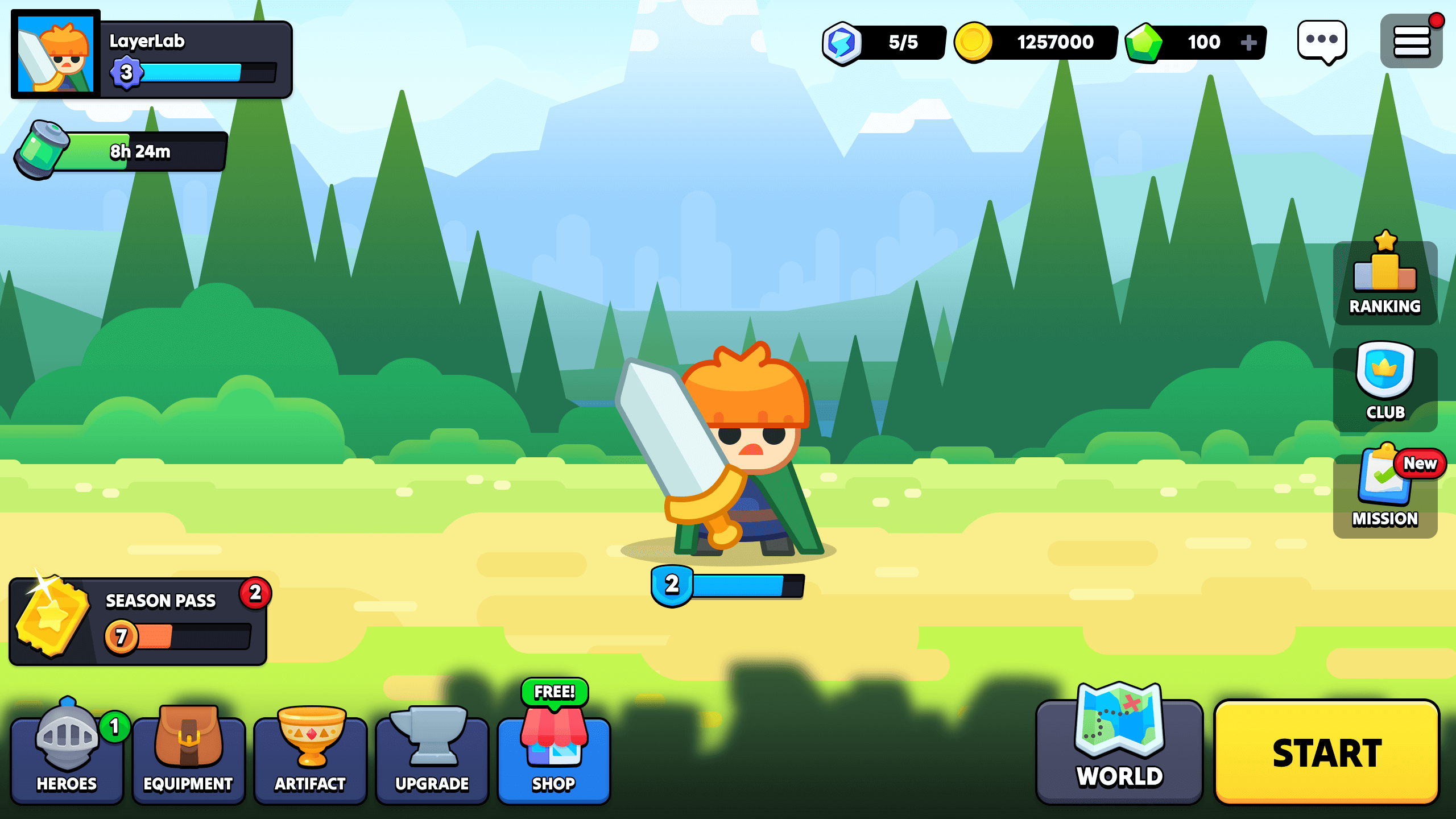Screen dimensions: 1456x819
Task: Open the Upgrade anvil menu
Action: click(432, 752)
